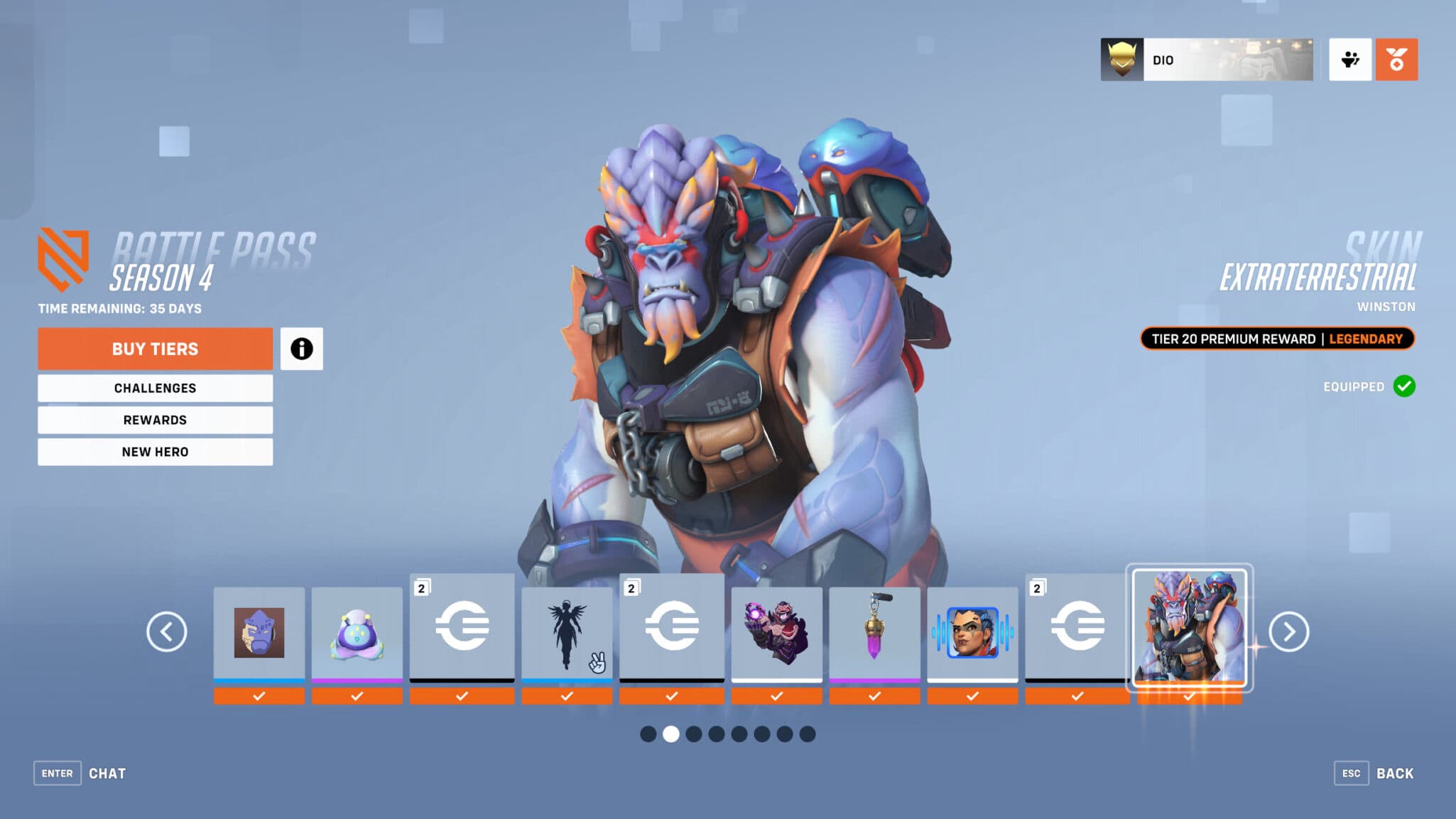
Task: Go back in the carousel with the left arrow
Action: (168, 631)
